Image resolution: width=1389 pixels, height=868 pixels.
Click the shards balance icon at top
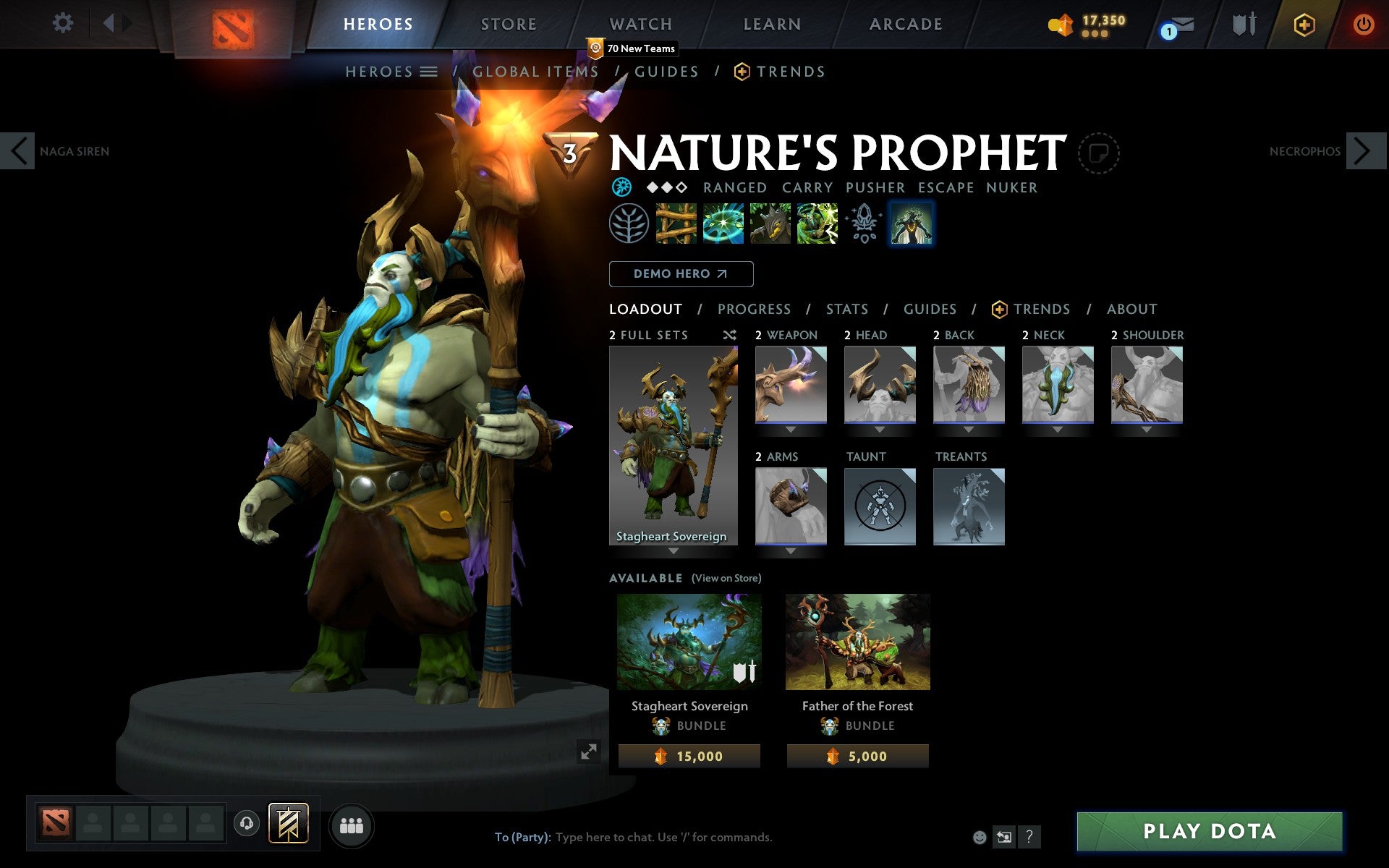1061,23
